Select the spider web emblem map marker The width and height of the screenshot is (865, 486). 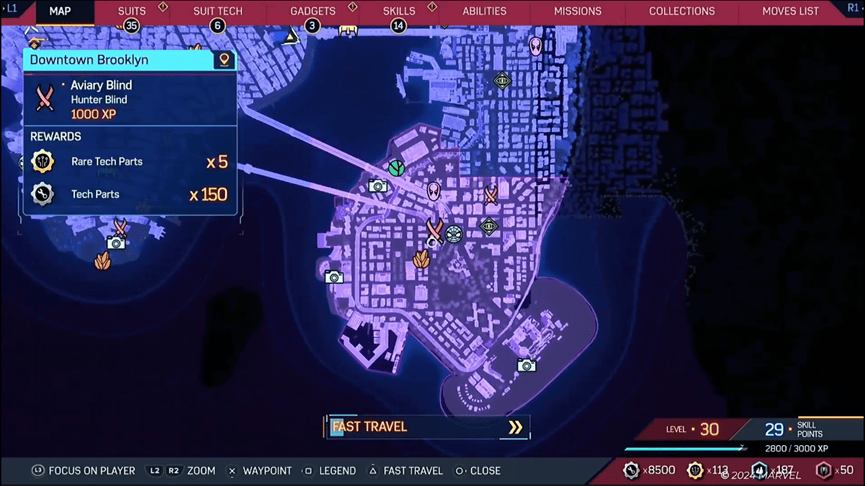pos(454,235)
